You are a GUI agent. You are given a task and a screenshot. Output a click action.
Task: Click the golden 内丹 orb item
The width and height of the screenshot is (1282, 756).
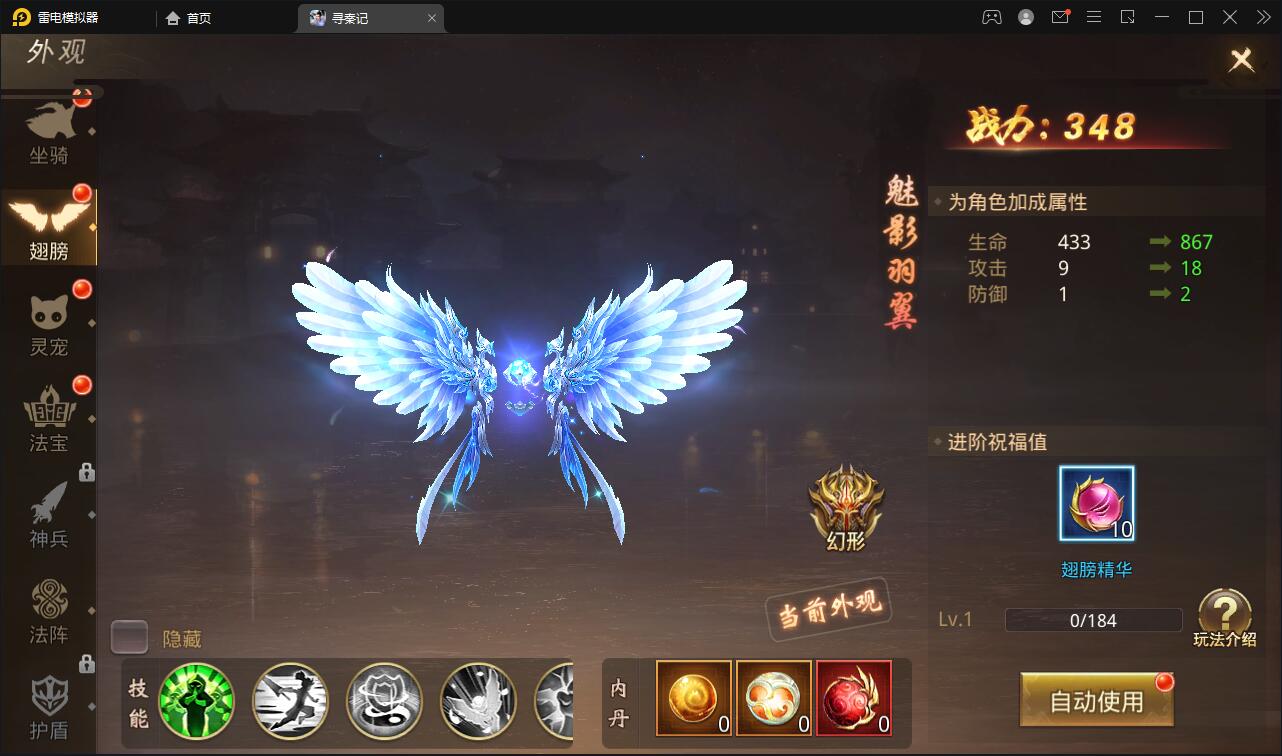(693, 697)
